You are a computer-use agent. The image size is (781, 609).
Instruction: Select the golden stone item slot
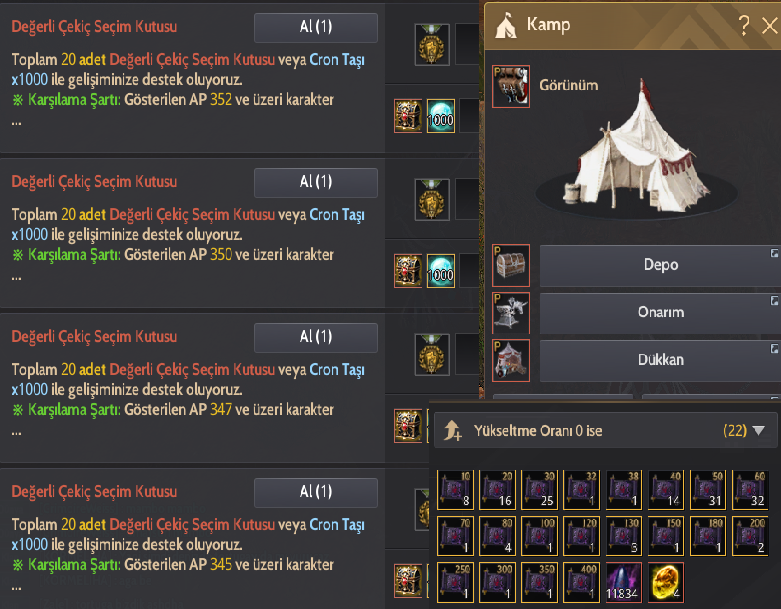666,581
